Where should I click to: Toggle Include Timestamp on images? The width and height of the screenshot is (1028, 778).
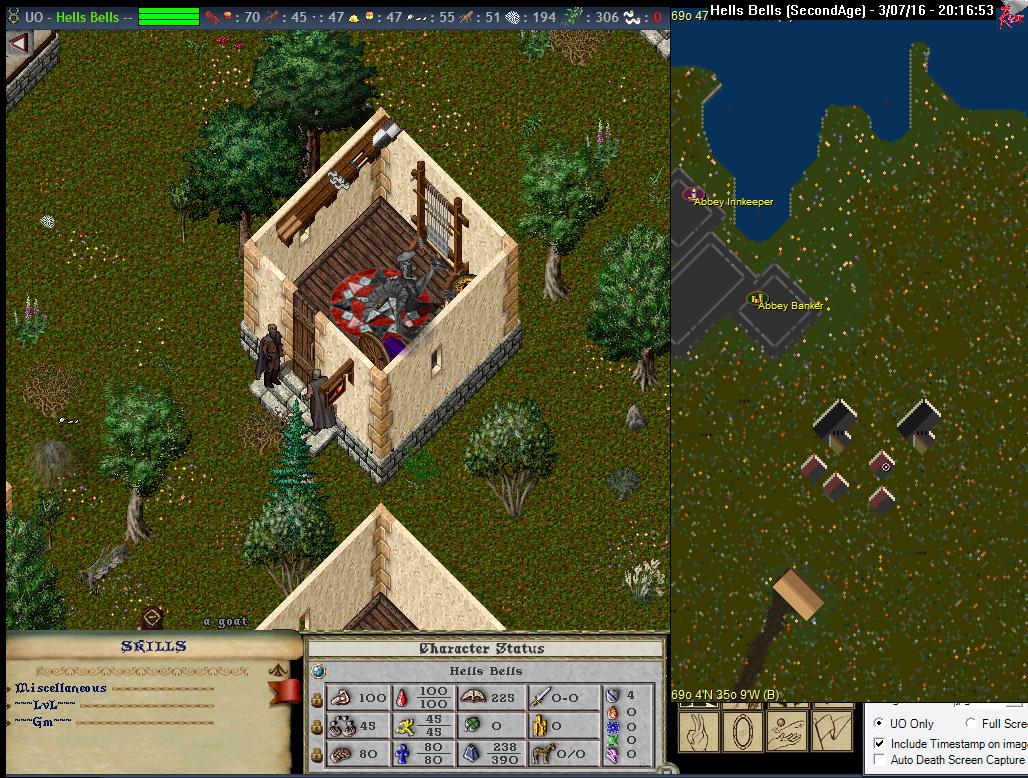coord(879,743)
